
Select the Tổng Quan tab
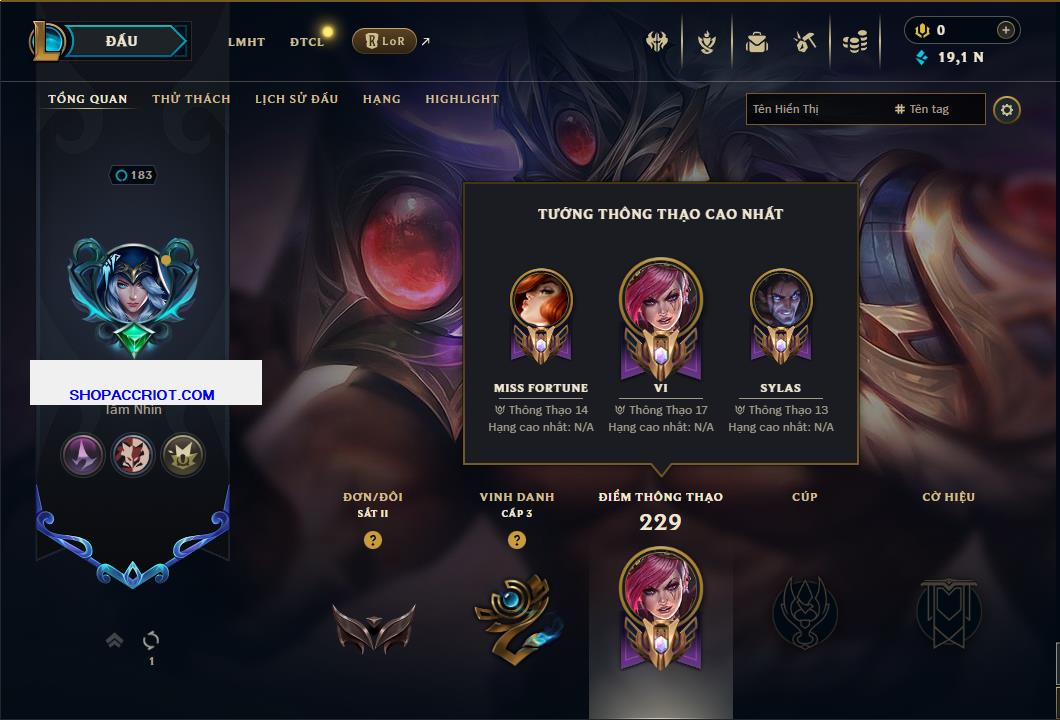click(88, 99)
